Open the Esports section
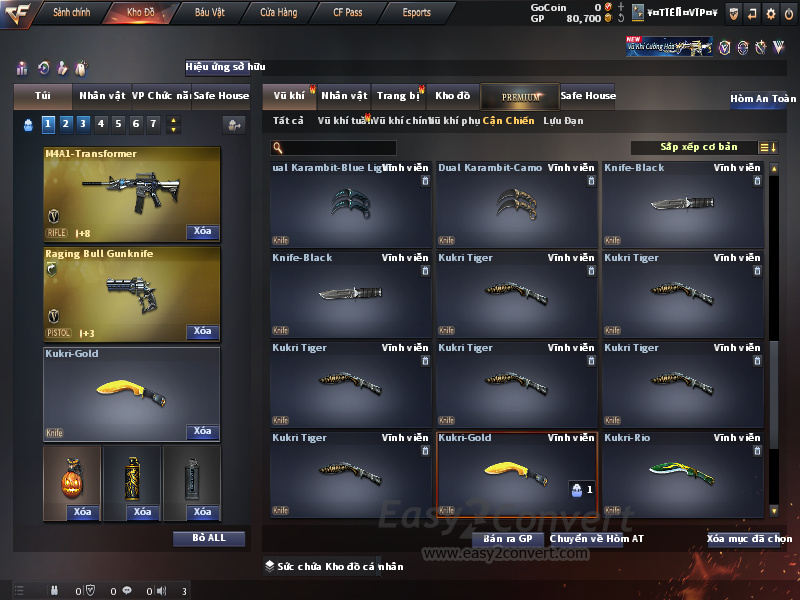 [416, 13]
